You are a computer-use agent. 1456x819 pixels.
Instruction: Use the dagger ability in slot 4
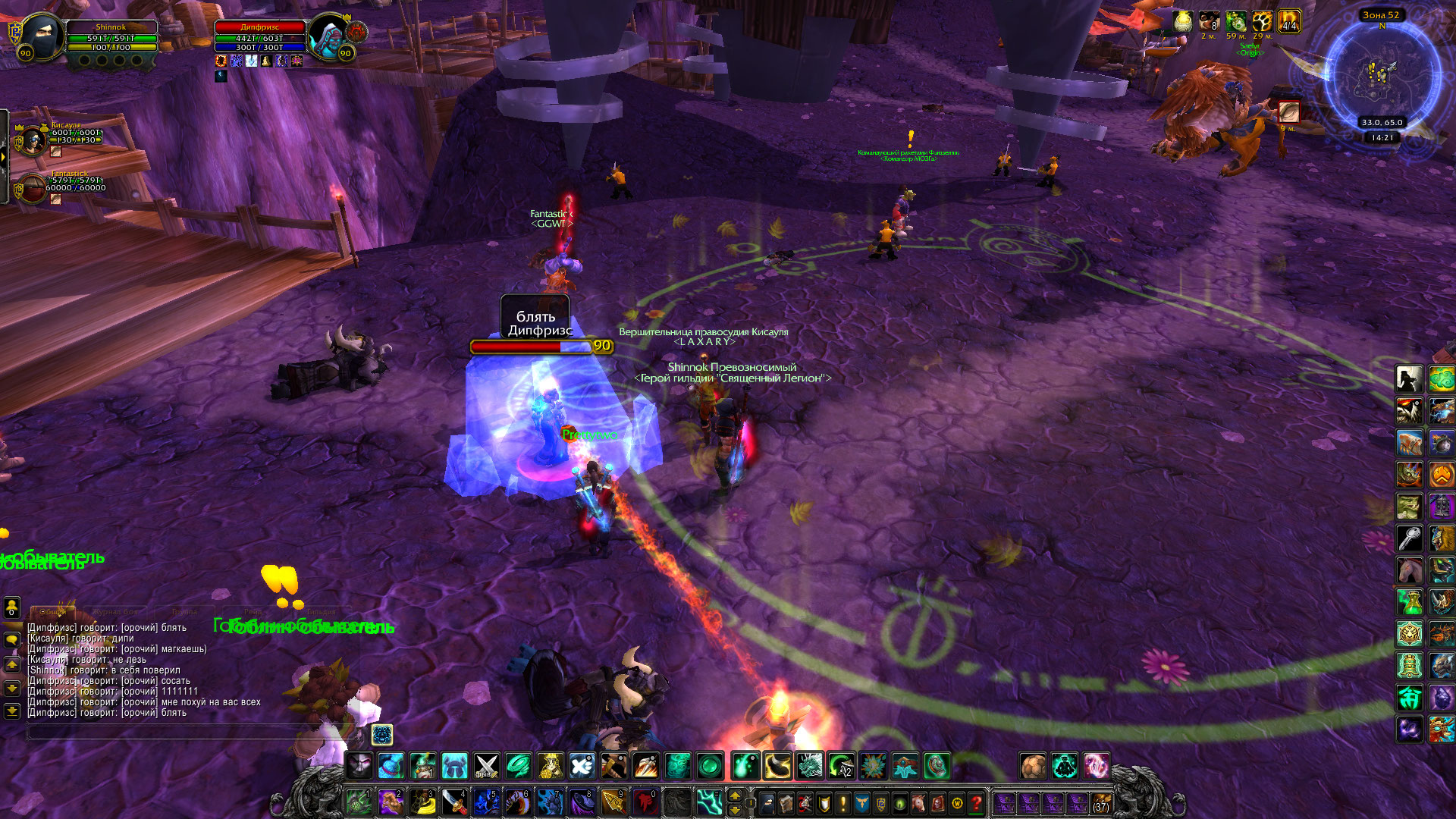tap(453, 802)
